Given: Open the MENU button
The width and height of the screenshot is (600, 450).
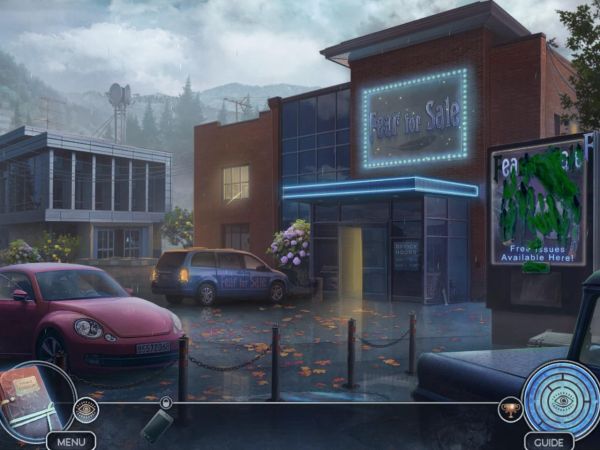Looking at the screenshot, I should click(x=71, y=441).
